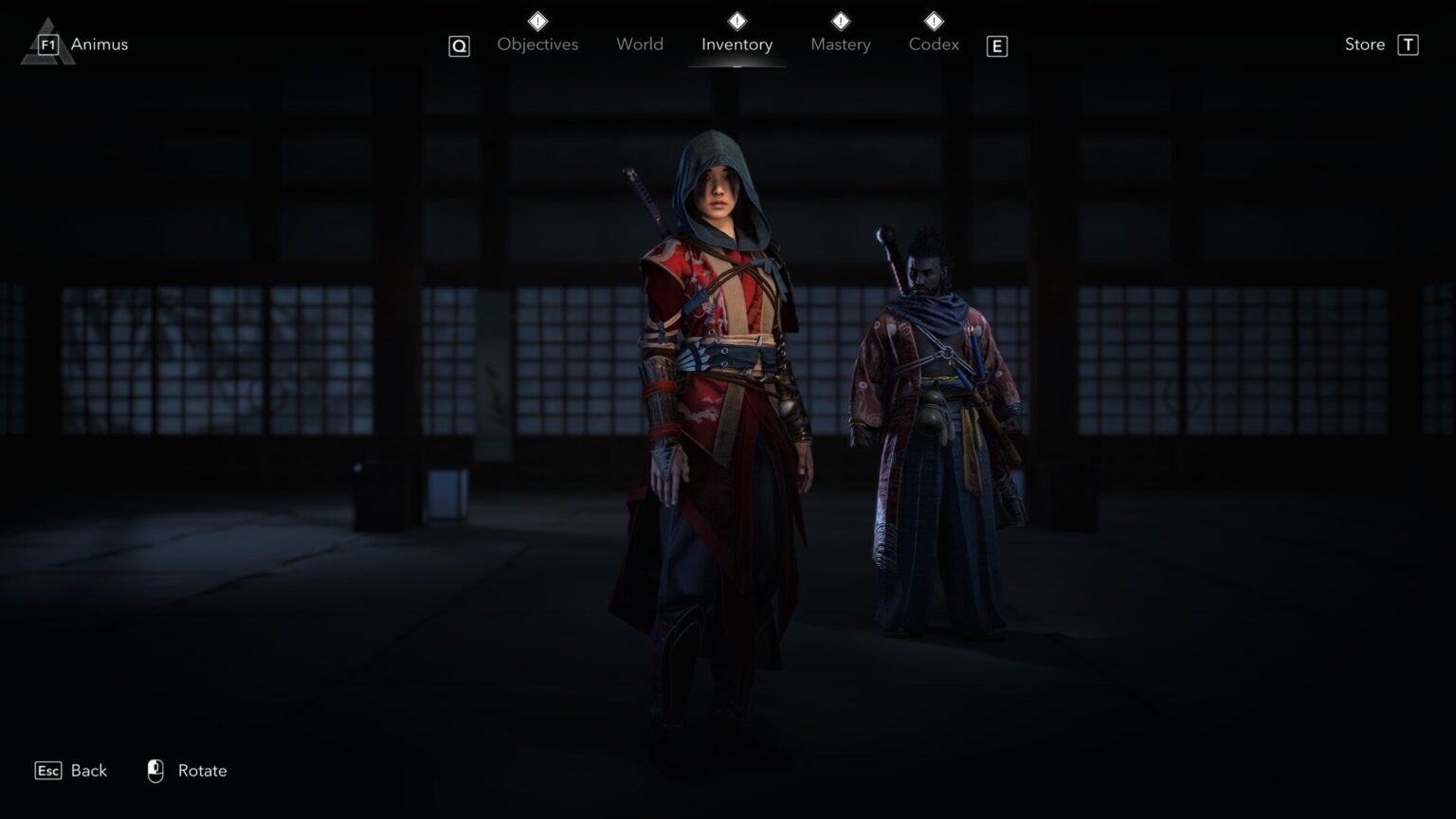Switch to the Mastery tab
This screenshot has width=1456, height=819.
coord(840,44)
